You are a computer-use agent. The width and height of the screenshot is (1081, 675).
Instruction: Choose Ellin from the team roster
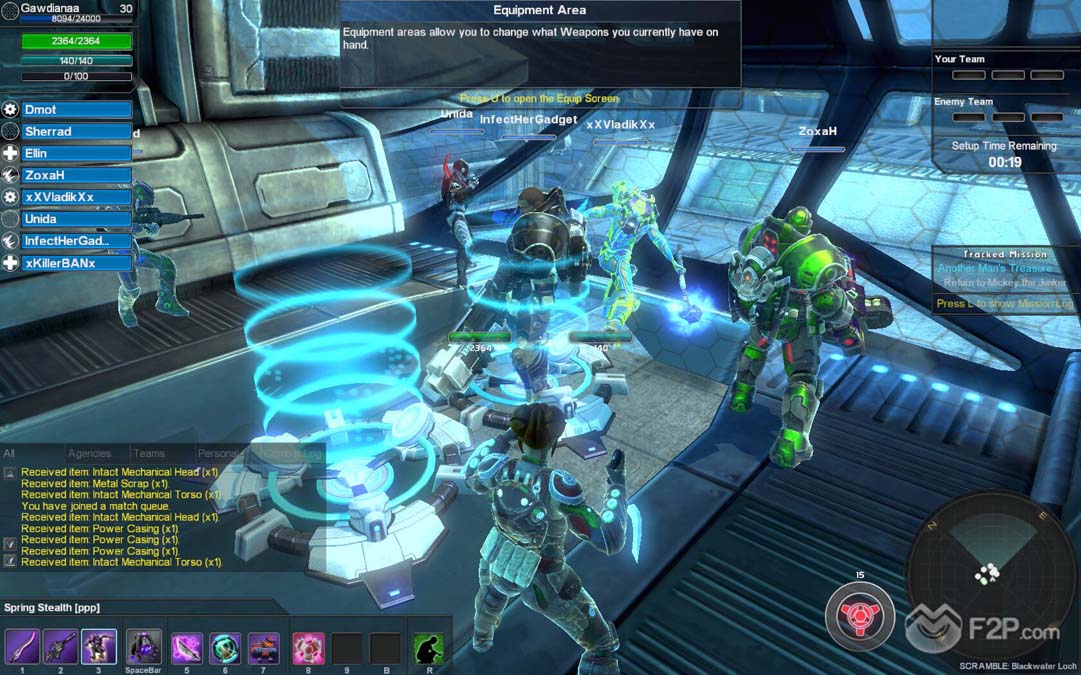coord(76,154)
